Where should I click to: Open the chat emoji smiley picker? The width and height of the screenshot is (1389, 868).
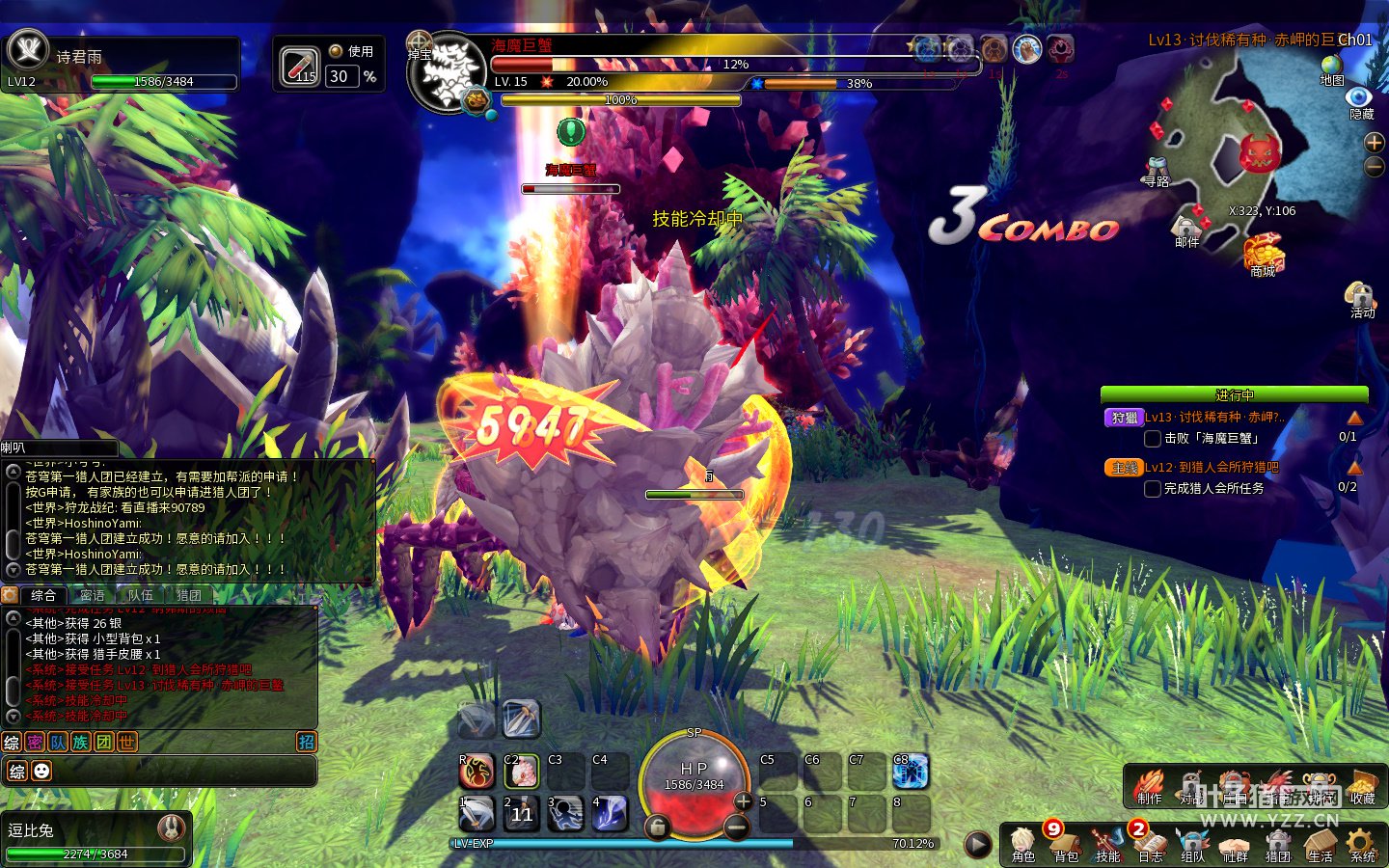point(41,771)
